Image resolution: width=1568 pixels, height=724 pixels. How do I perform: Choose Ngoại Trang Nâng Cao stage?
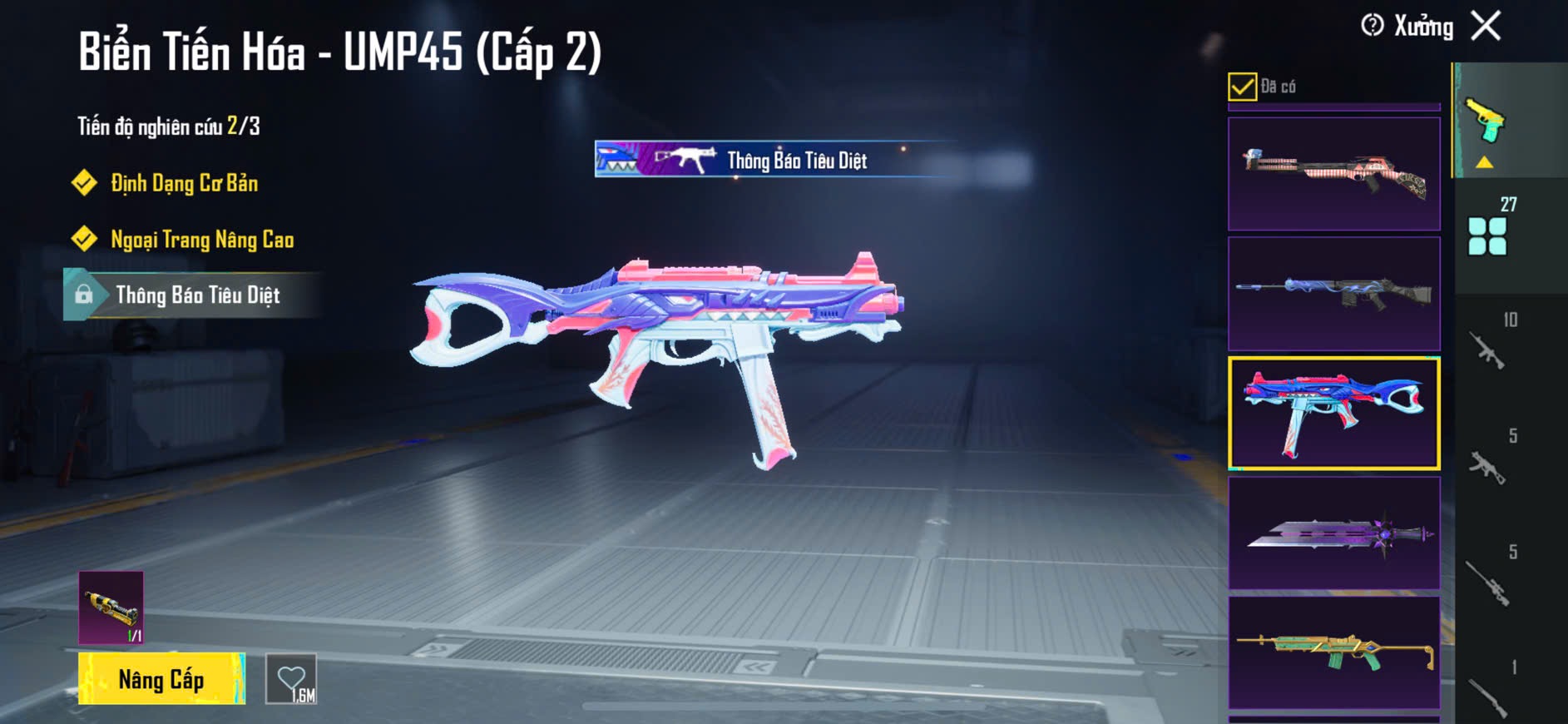coord(202,240)
